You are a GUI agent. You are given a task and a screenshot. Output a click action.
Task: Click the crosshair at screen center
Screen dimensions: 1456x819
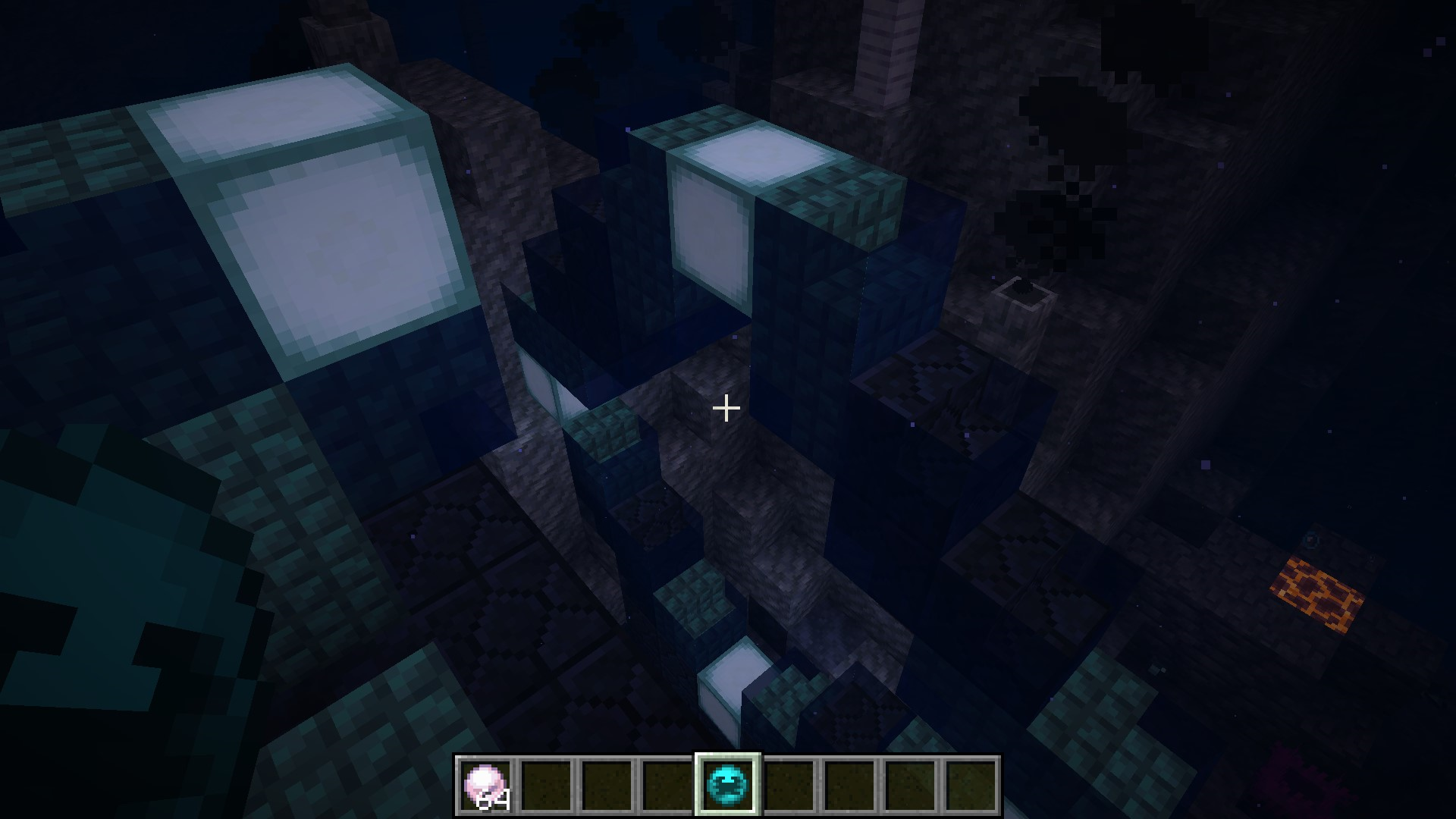pos(726,408)
